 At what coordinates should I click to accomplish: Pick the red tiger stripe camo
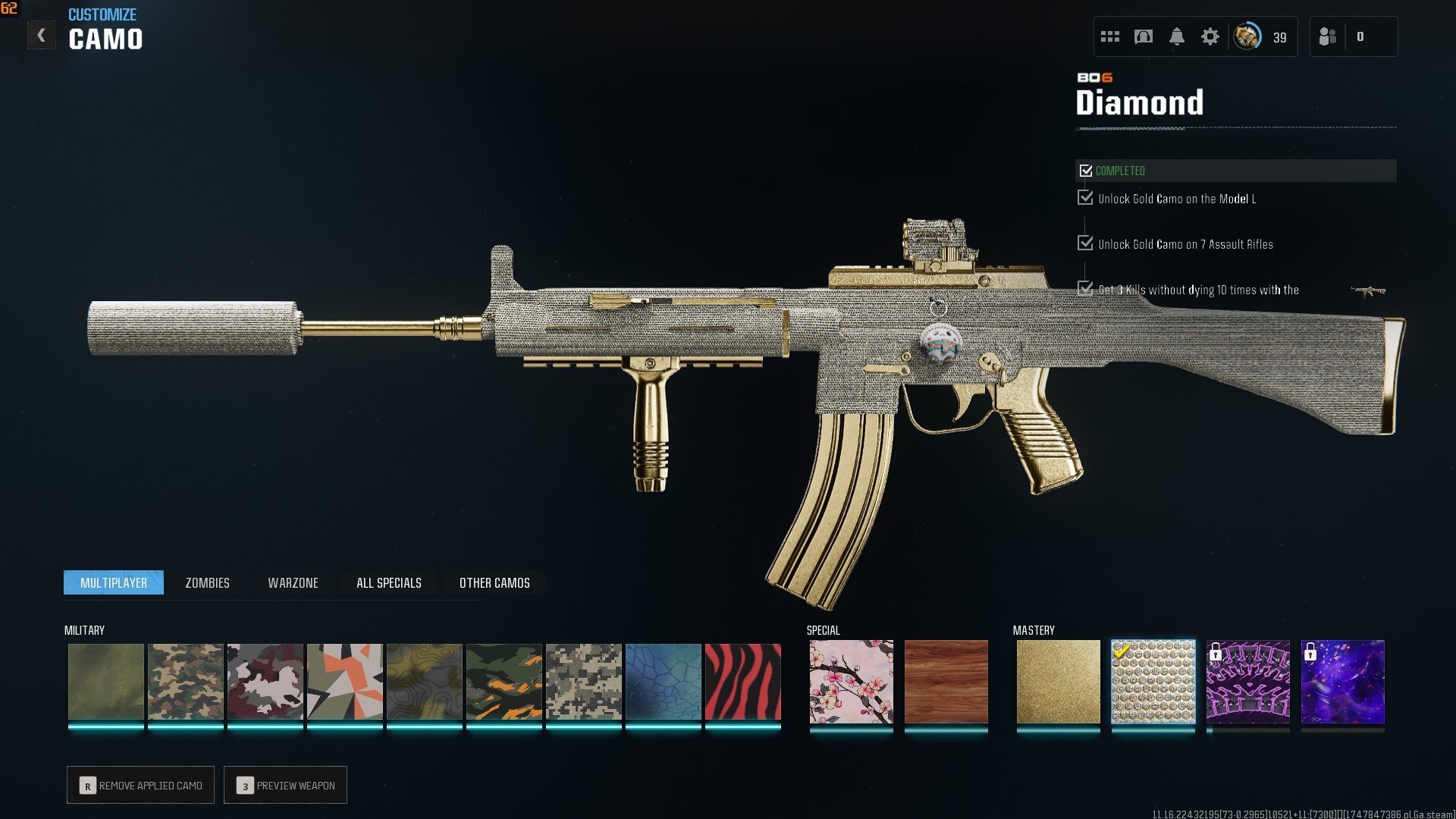(x=742, y=681)
